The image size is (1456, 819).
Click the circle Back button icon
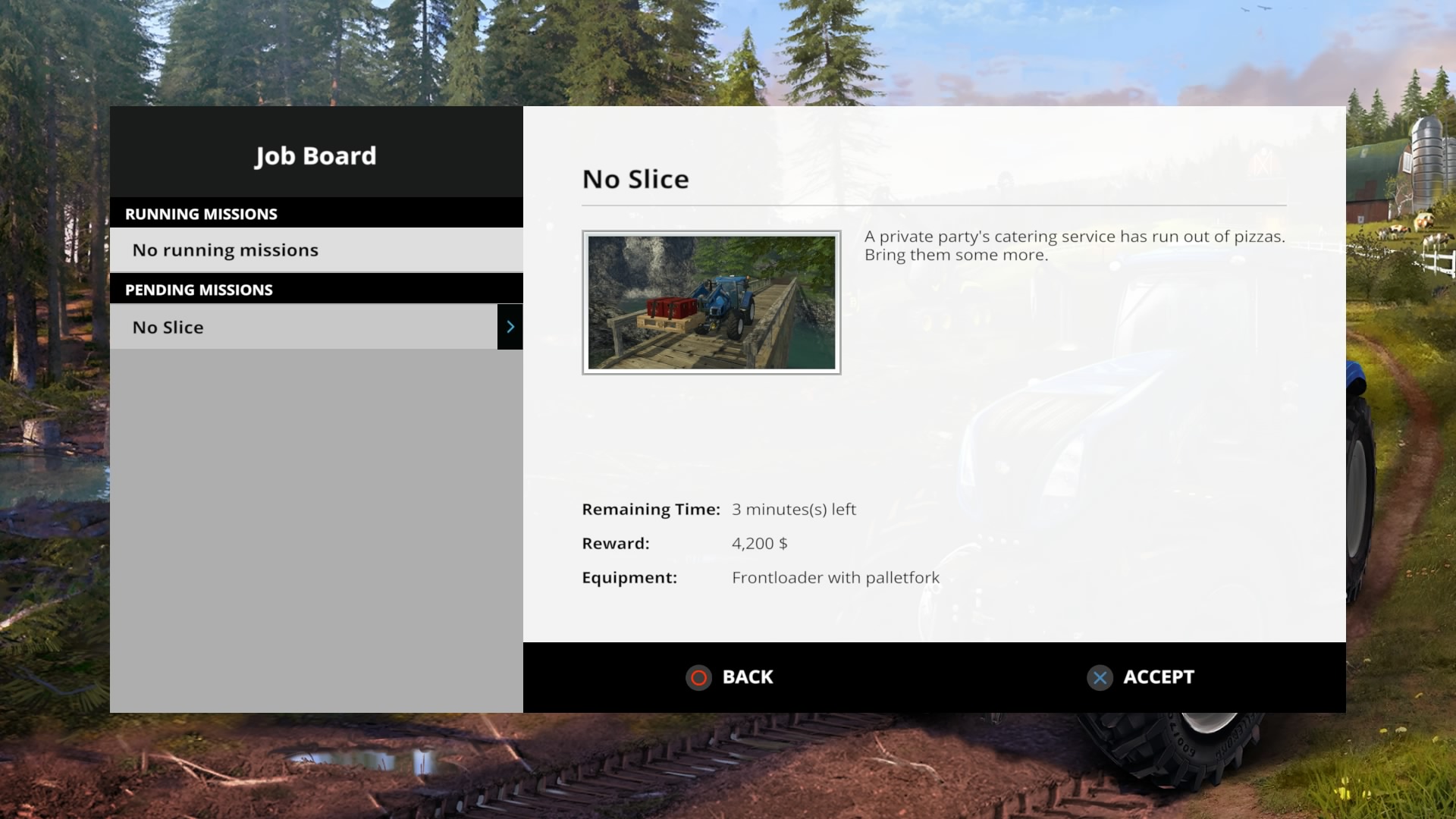[698, 678]
